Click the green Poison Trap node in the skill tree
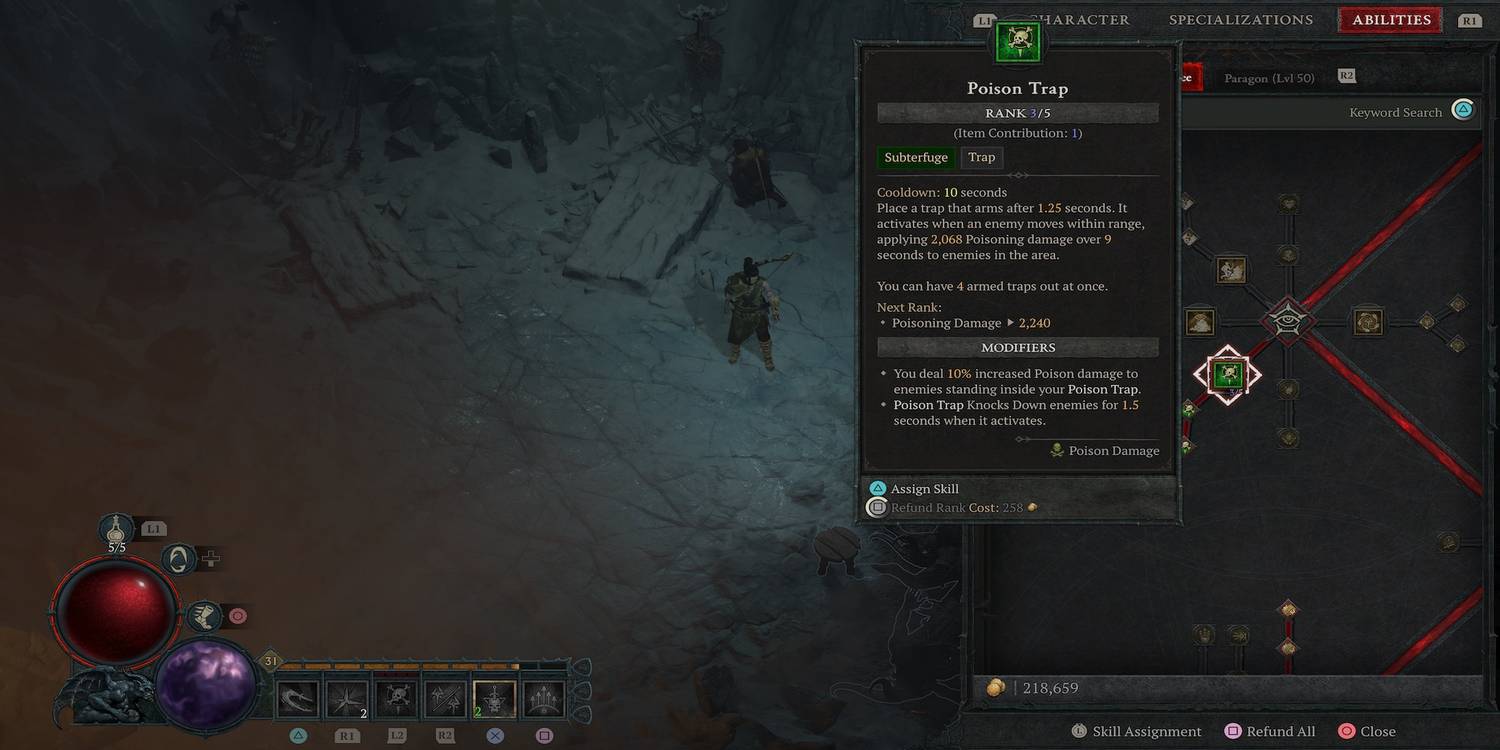 click(x=1227, y=374)
